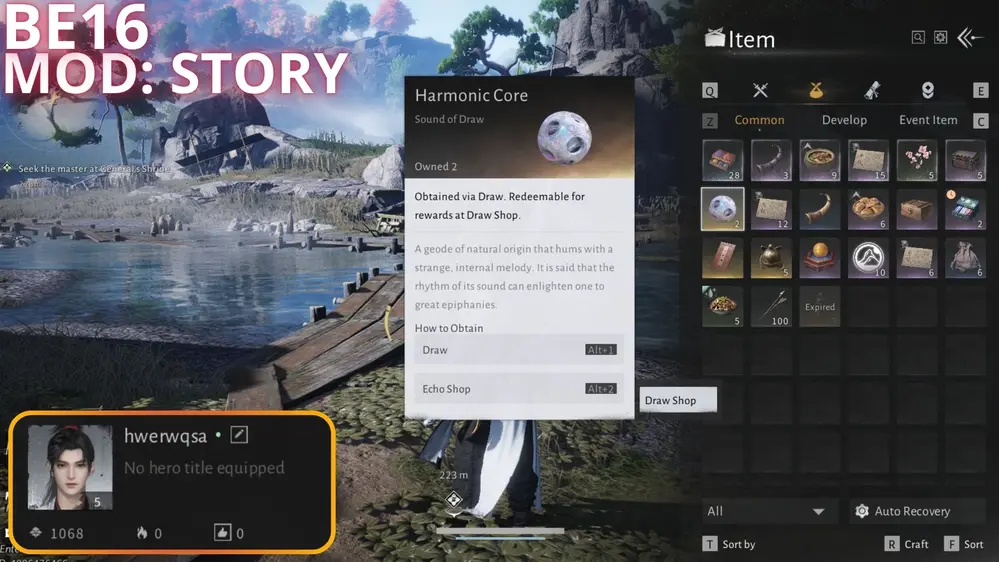Close the Item panel with back arrow
Screen dimensions: 999x562
click(970, 38)
